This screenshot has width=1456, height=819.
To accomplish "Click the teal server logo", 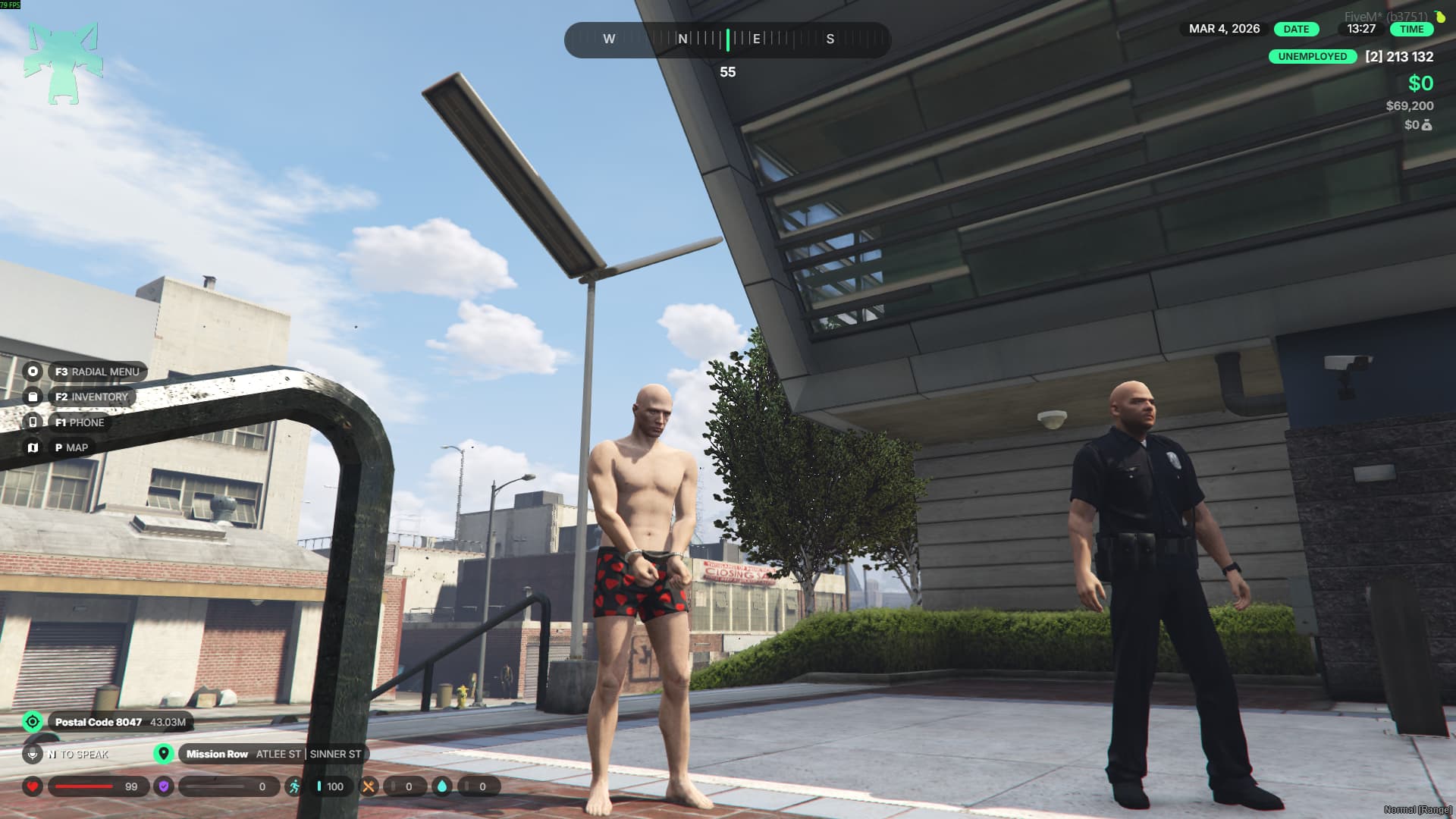I will tap(62, 64).
